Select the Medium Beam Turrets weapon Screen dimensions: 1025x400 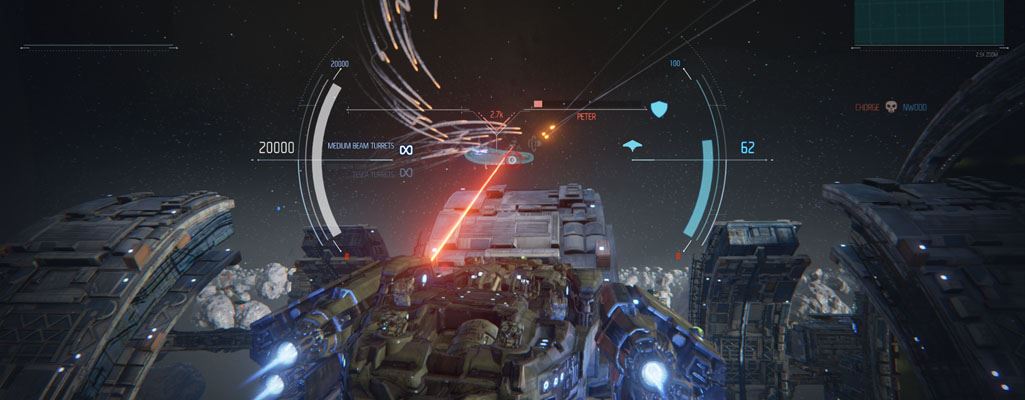(362, 146)
